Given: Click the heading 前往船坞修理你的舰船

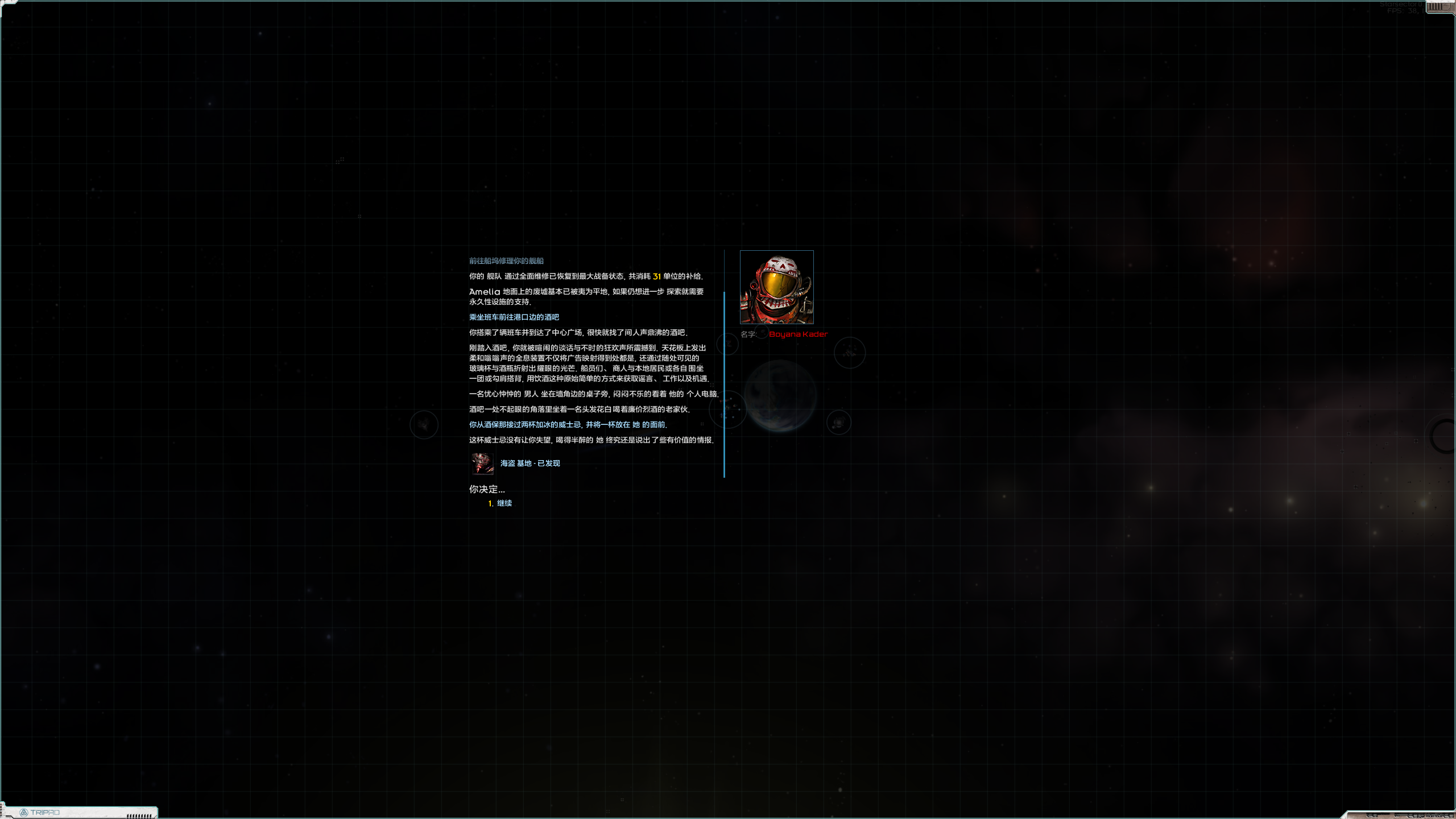Looking at the screenshot, I should click(506, 260).
